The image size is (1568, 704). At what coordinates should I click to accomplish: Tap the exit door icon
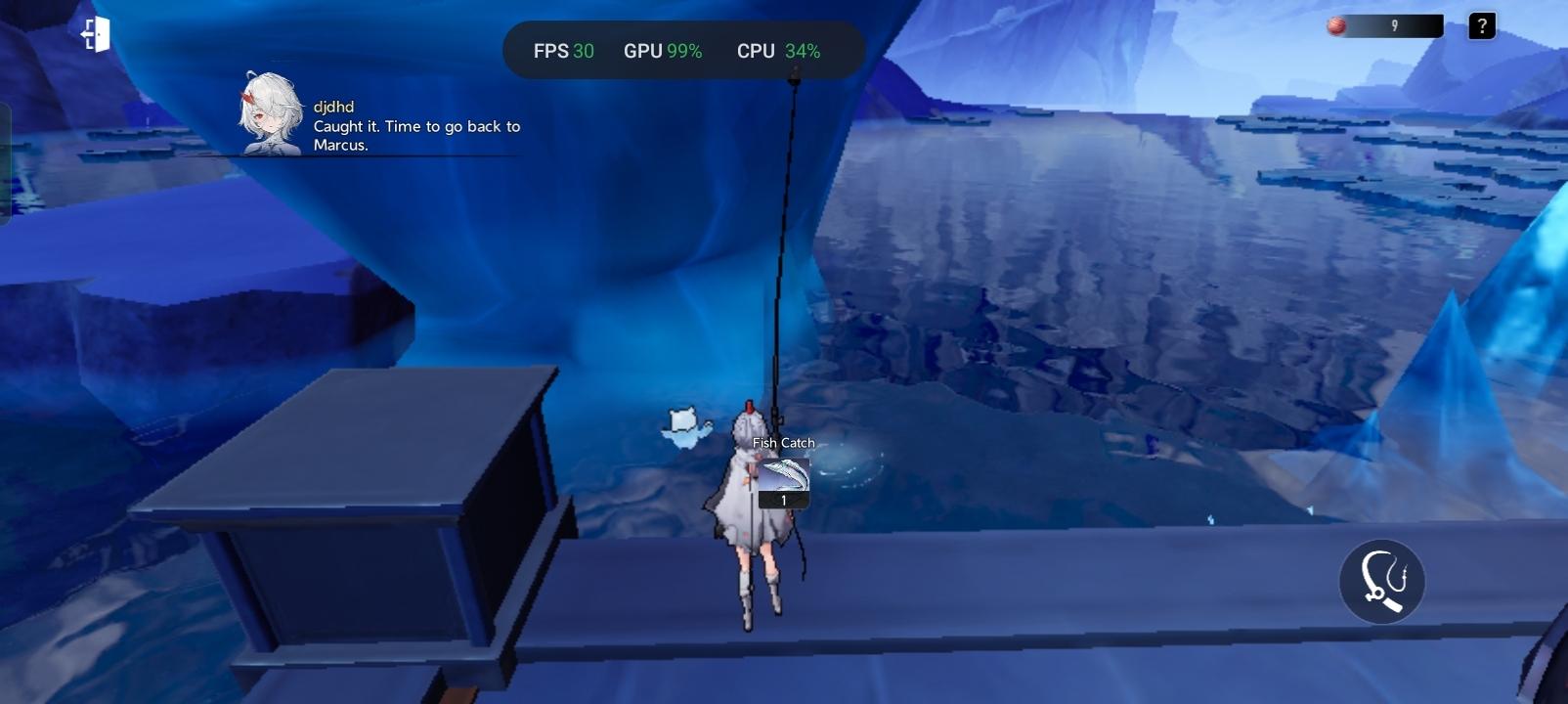[95, 35]
